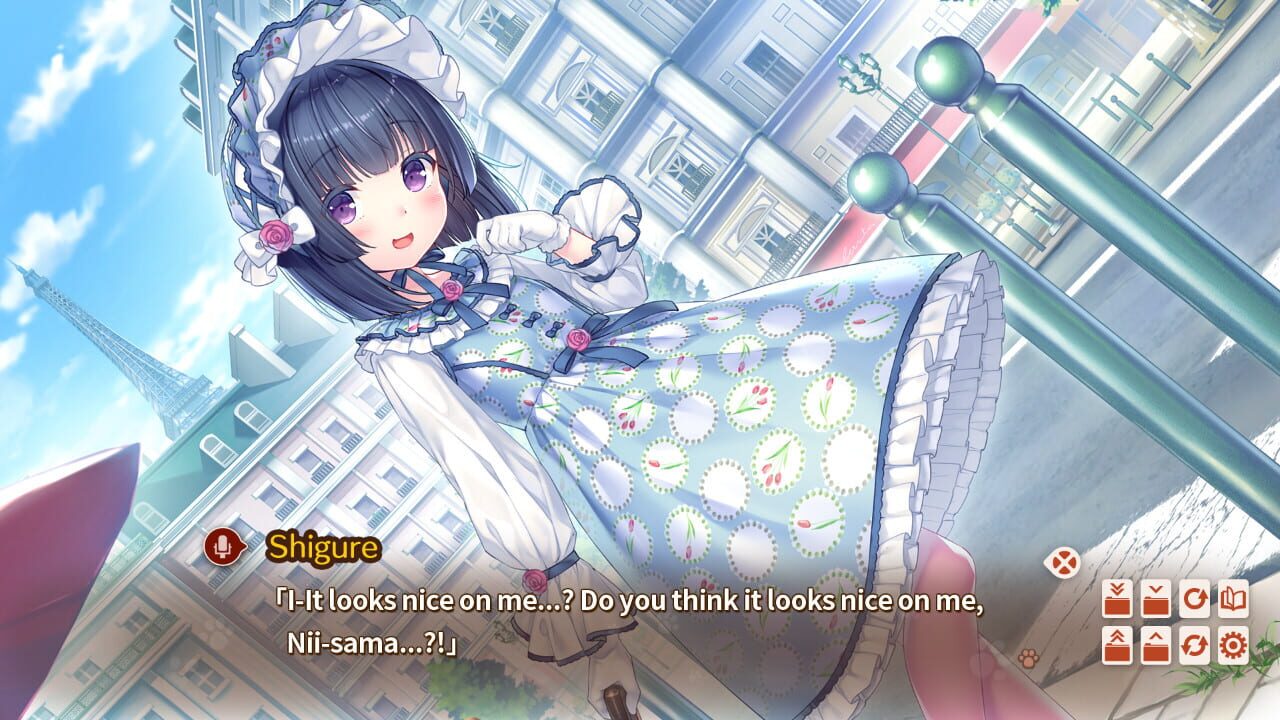Click the paw print icon below the quick menu
Screen dimensions: 1280x720
1029,658
